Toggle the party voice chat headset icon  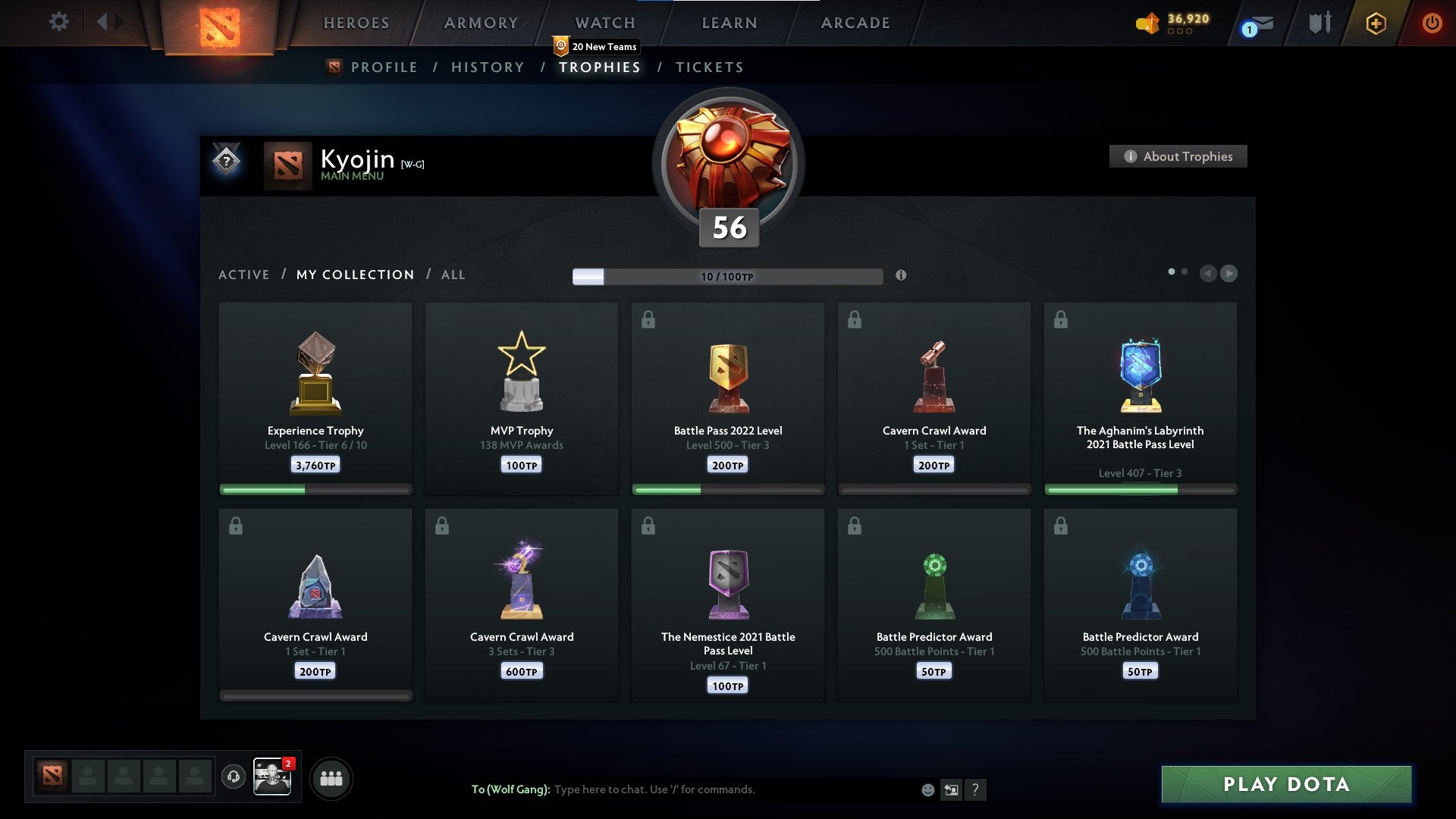click(x=233, y=777)
